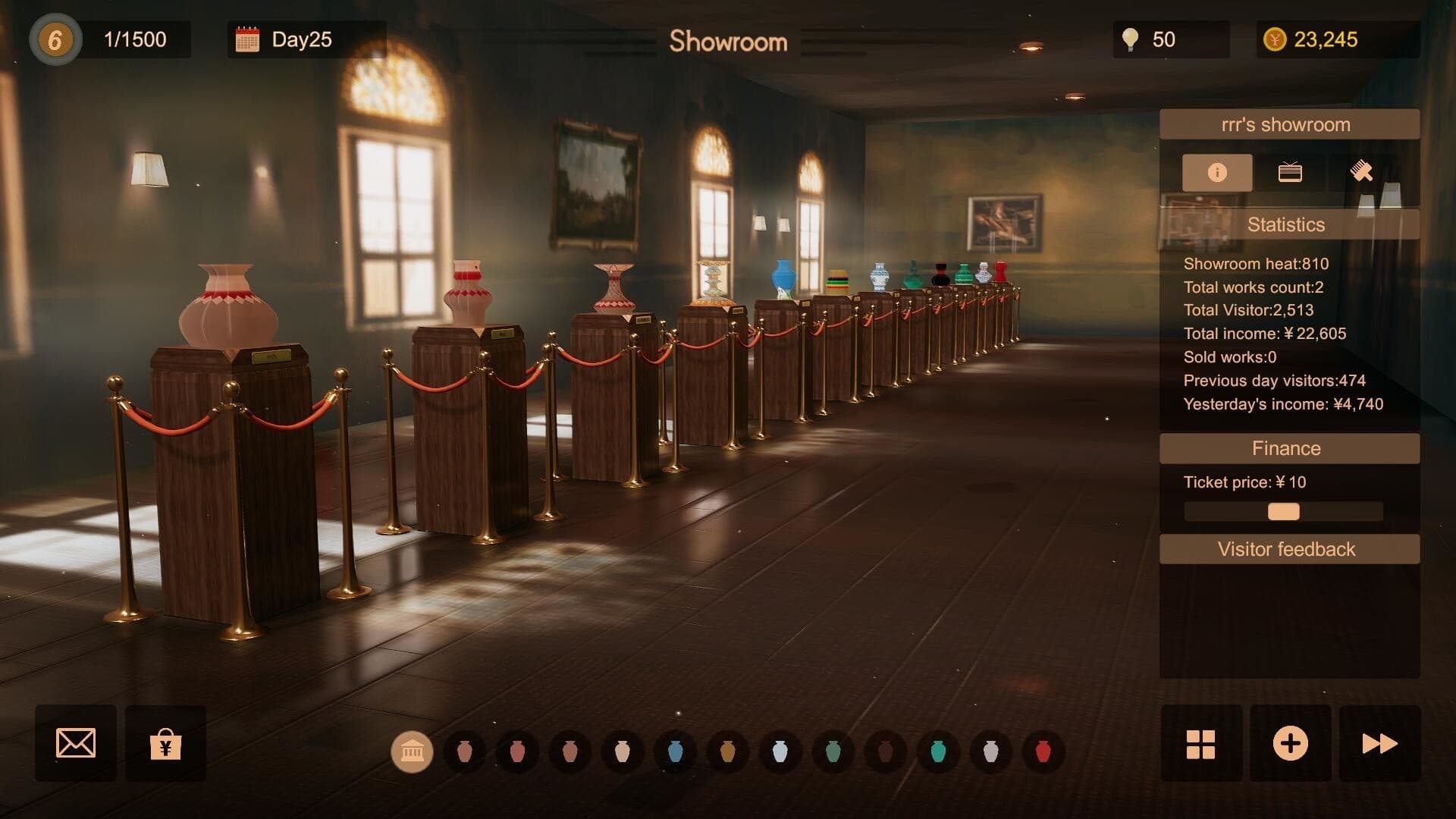Viewport: 1456px width, 819px height.
Task: Select the blue vase in the toolbar
Action: click(x=675, y=752)
